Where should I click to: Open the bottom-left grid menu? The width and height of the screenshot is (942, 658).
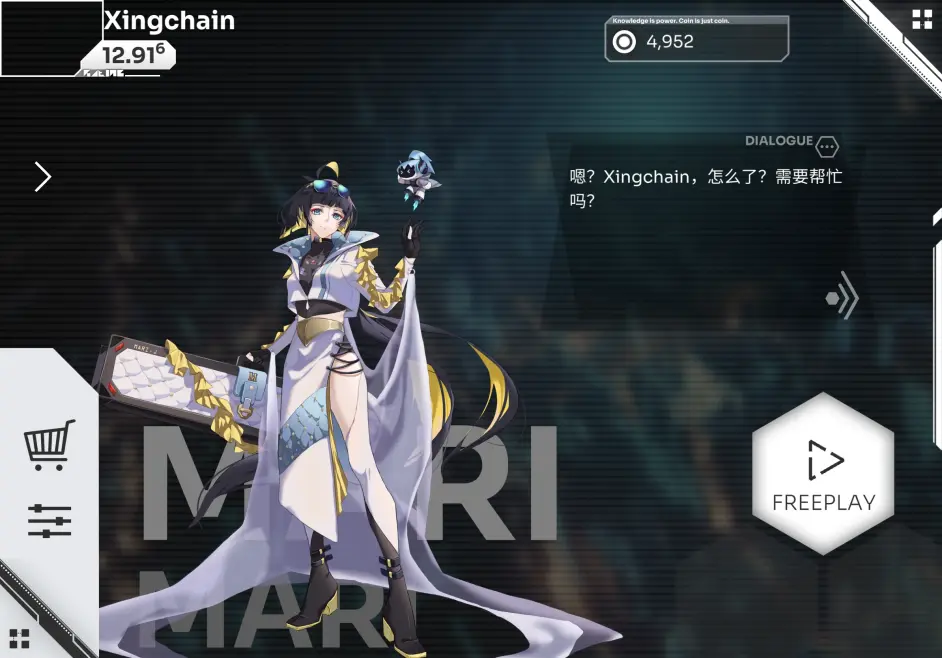click(x=19, y=638)
